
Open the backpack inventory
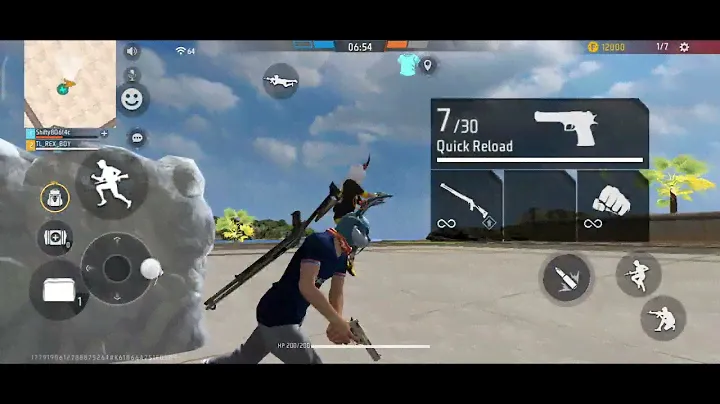(54, 196)
